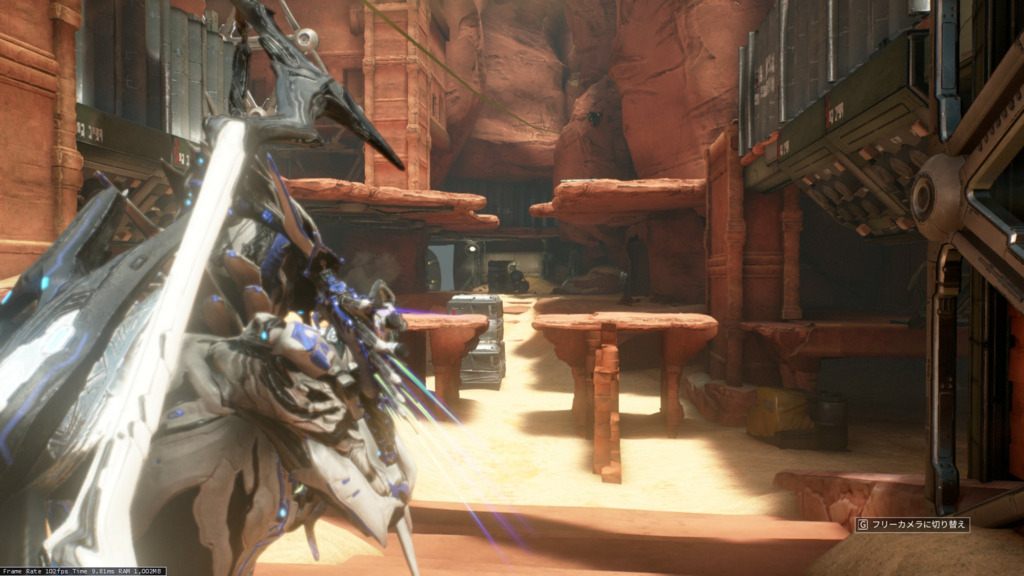Switch to free camera (フリーカメラに切り替え) button
The image size is (1024, 576).
coord(911,524)
